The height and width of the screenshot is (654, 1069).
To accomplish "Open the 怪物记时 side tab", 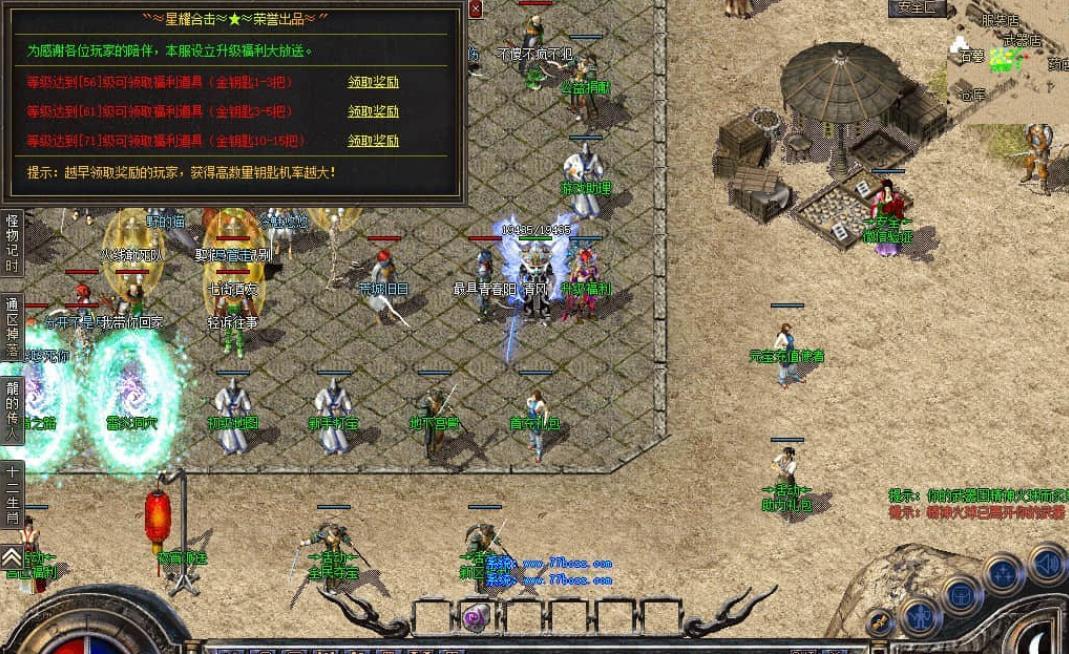I will point(12,243).
